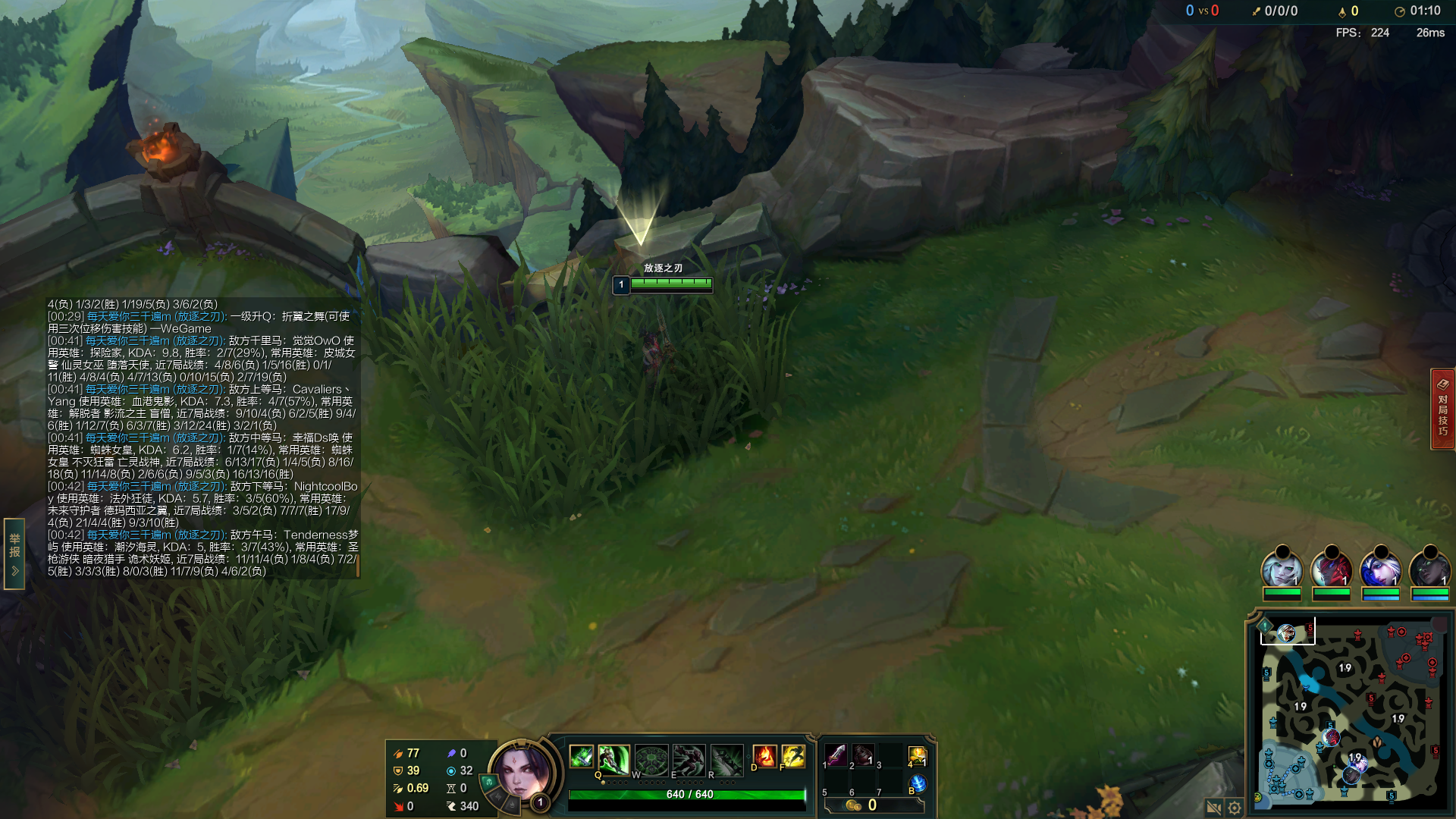Viewport: 1456px width, 819px height.
Task: Cast the W ability Ki Burst
Action: pos(651,759)
